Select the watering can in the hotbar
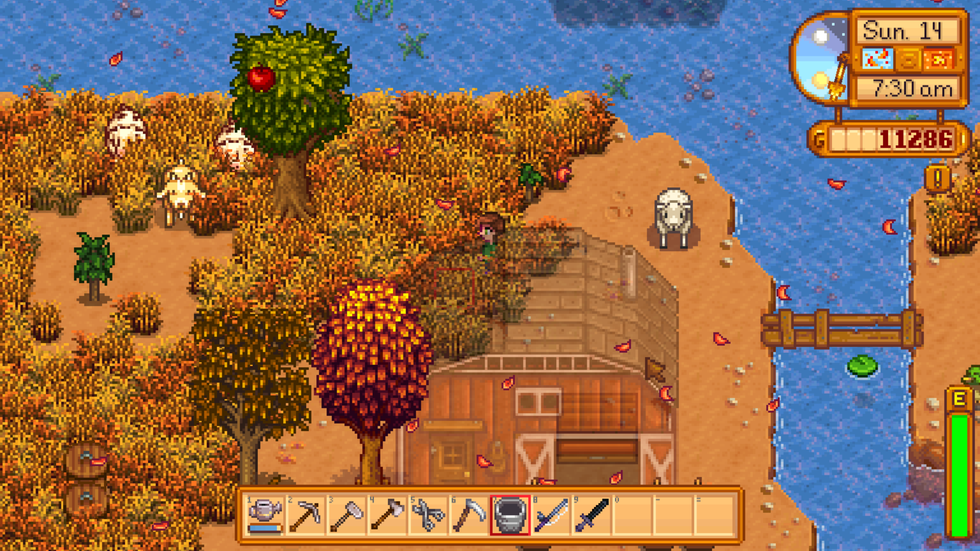980x551 pixels. click(x=264, y=515)
